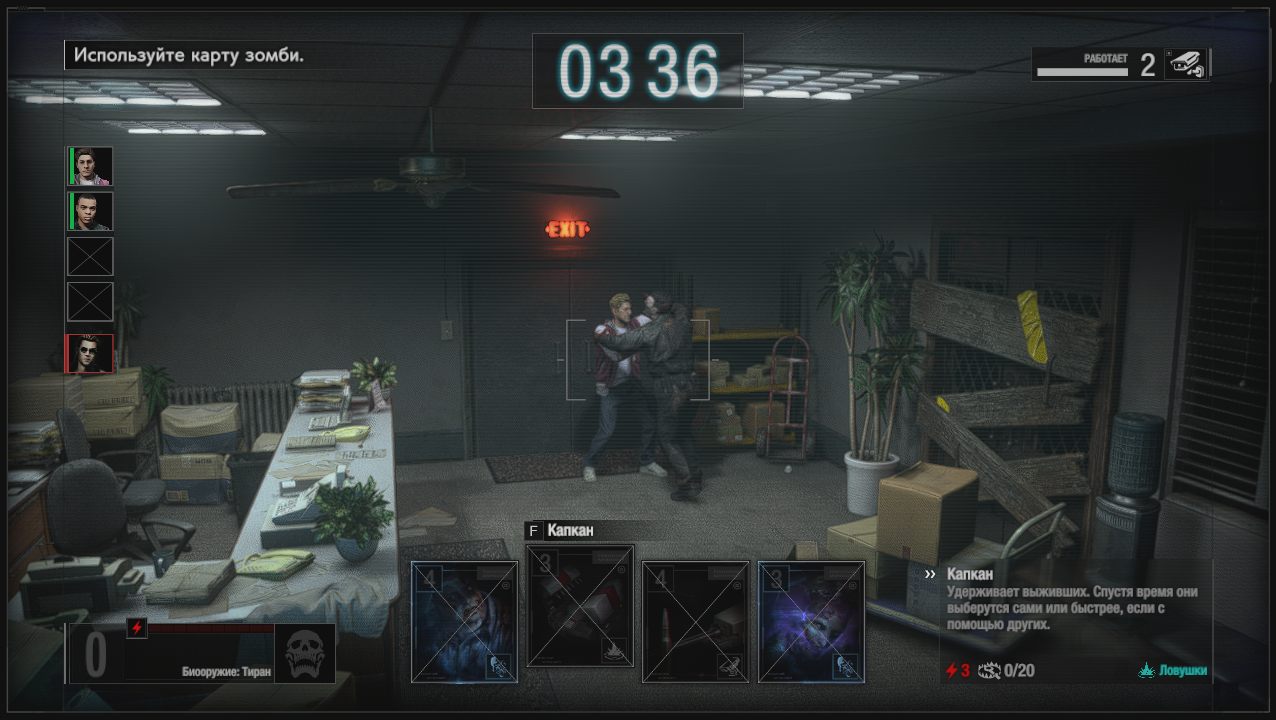Choose the green-bar portrait of the dark-jacketed survivor
This screenshot has width=1276, height=720.
(x=91, y=211)
